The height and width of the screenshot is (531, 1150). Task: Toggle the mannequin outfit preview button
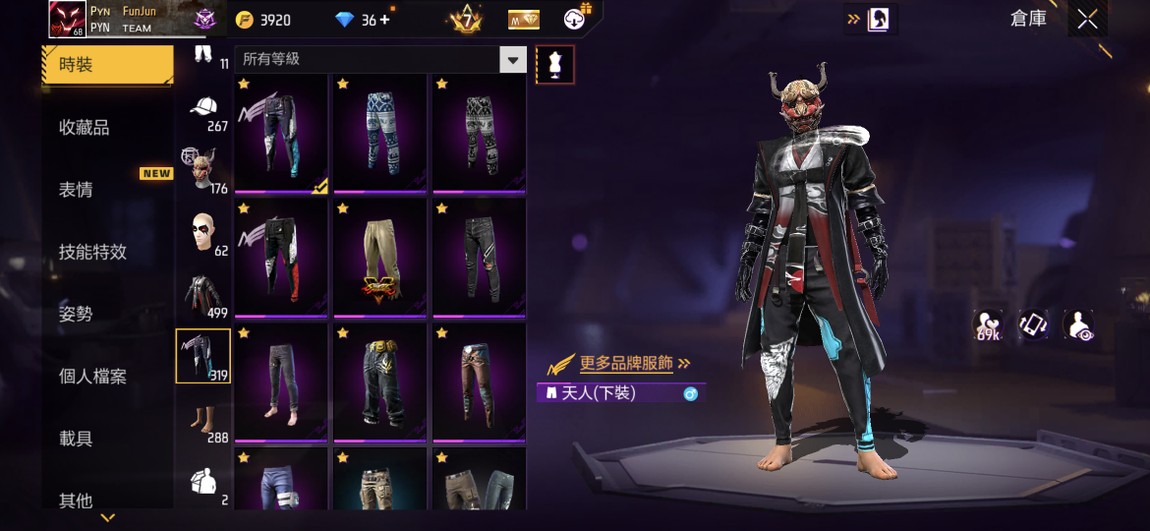[556, 65]
